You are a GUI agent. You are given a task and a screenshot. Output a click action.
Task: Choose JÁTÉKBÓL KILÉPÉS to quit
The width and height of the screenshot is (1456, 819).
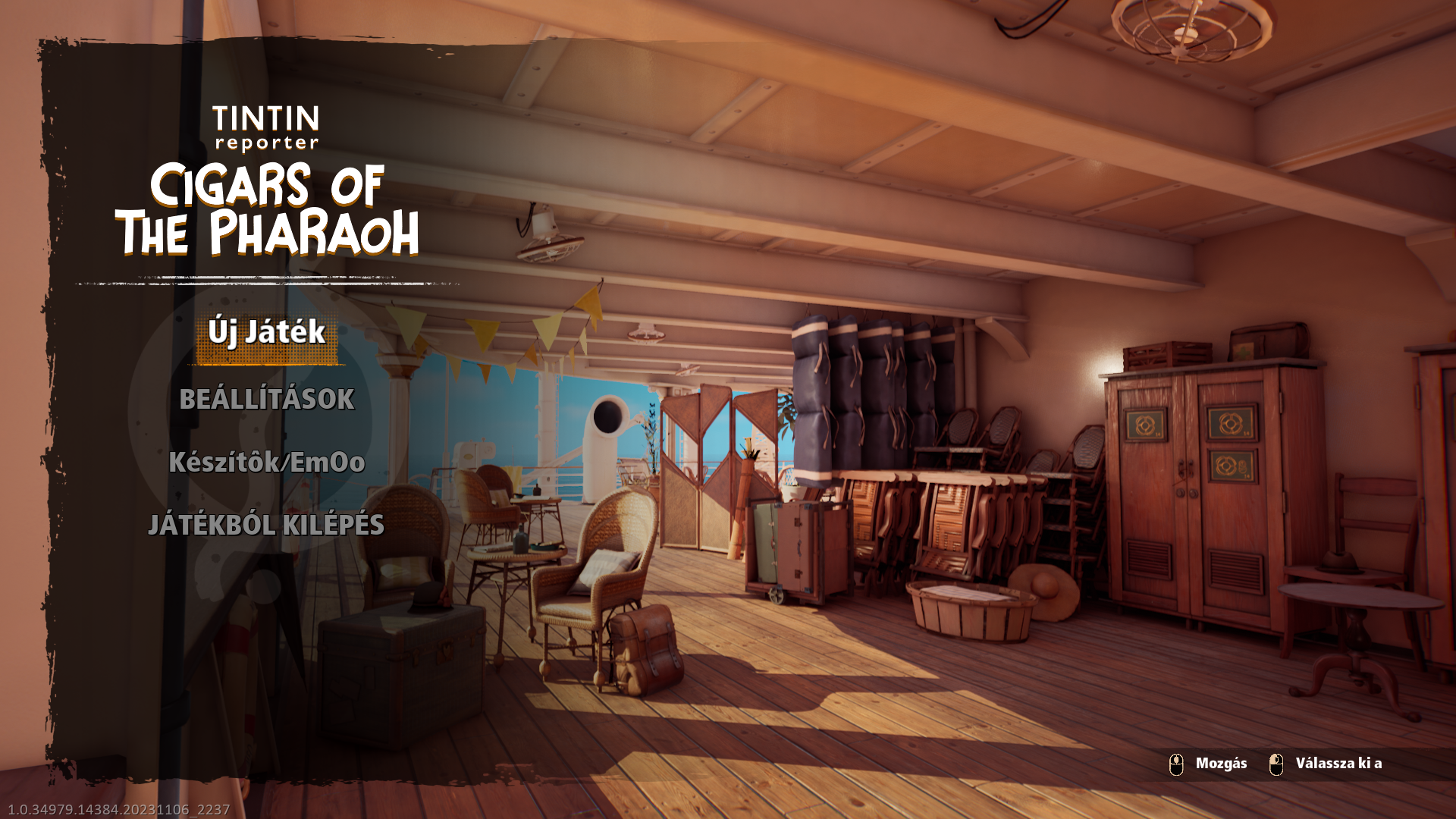coord(266,526)
